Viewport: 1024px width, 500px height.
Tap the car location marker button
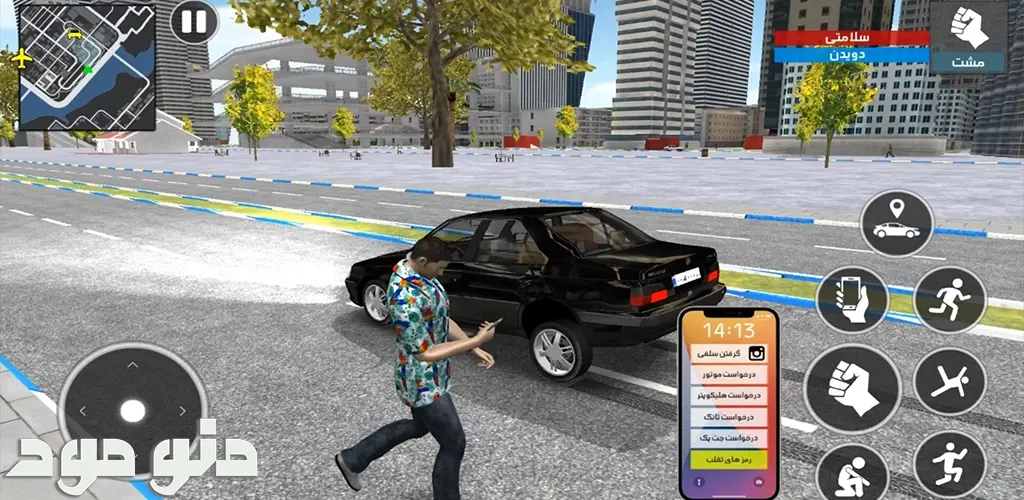(896, 224)
